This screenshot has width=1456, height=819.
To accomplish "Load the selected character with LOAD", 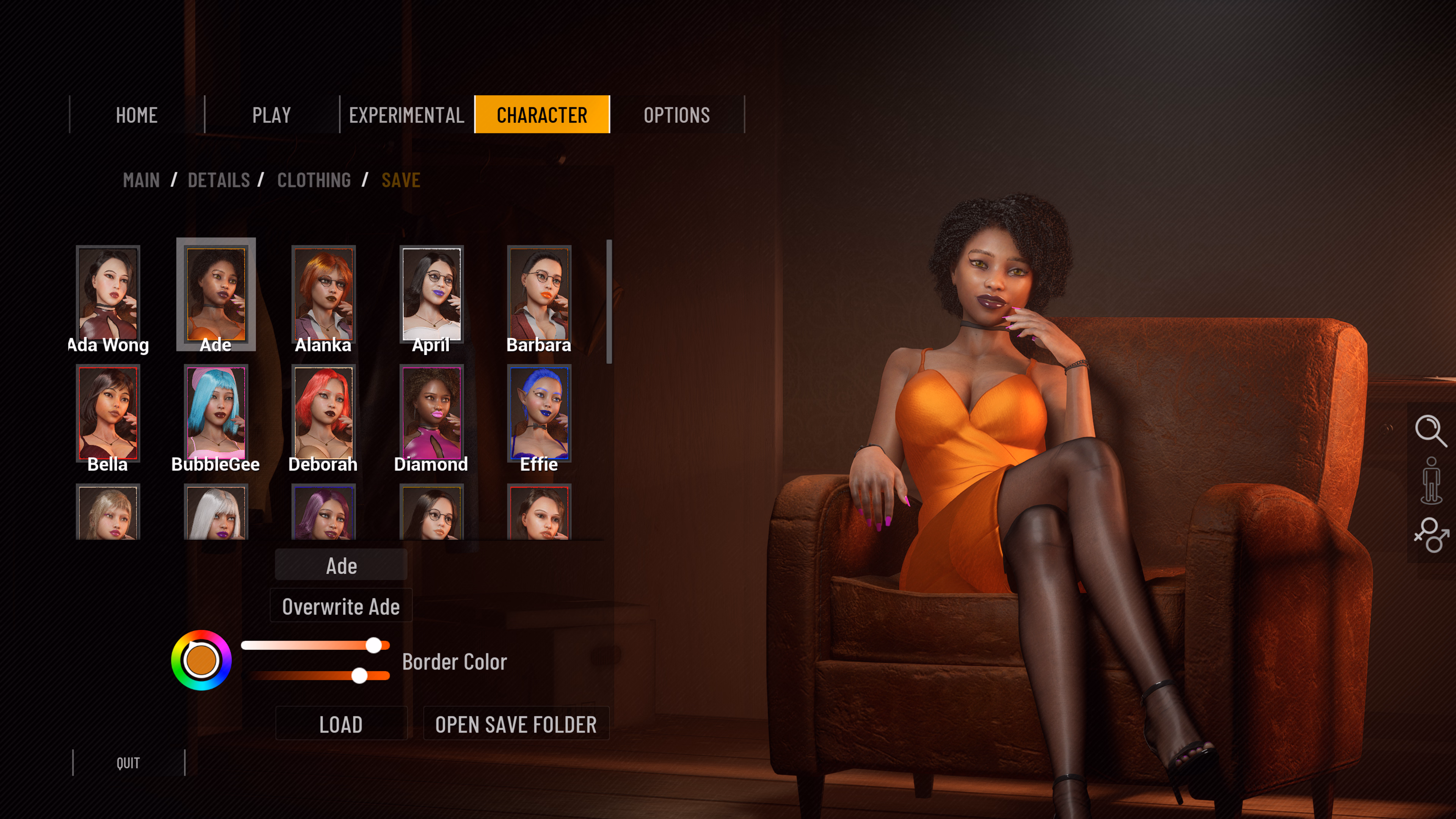I will pyautogui.click(x=341, y=723).
